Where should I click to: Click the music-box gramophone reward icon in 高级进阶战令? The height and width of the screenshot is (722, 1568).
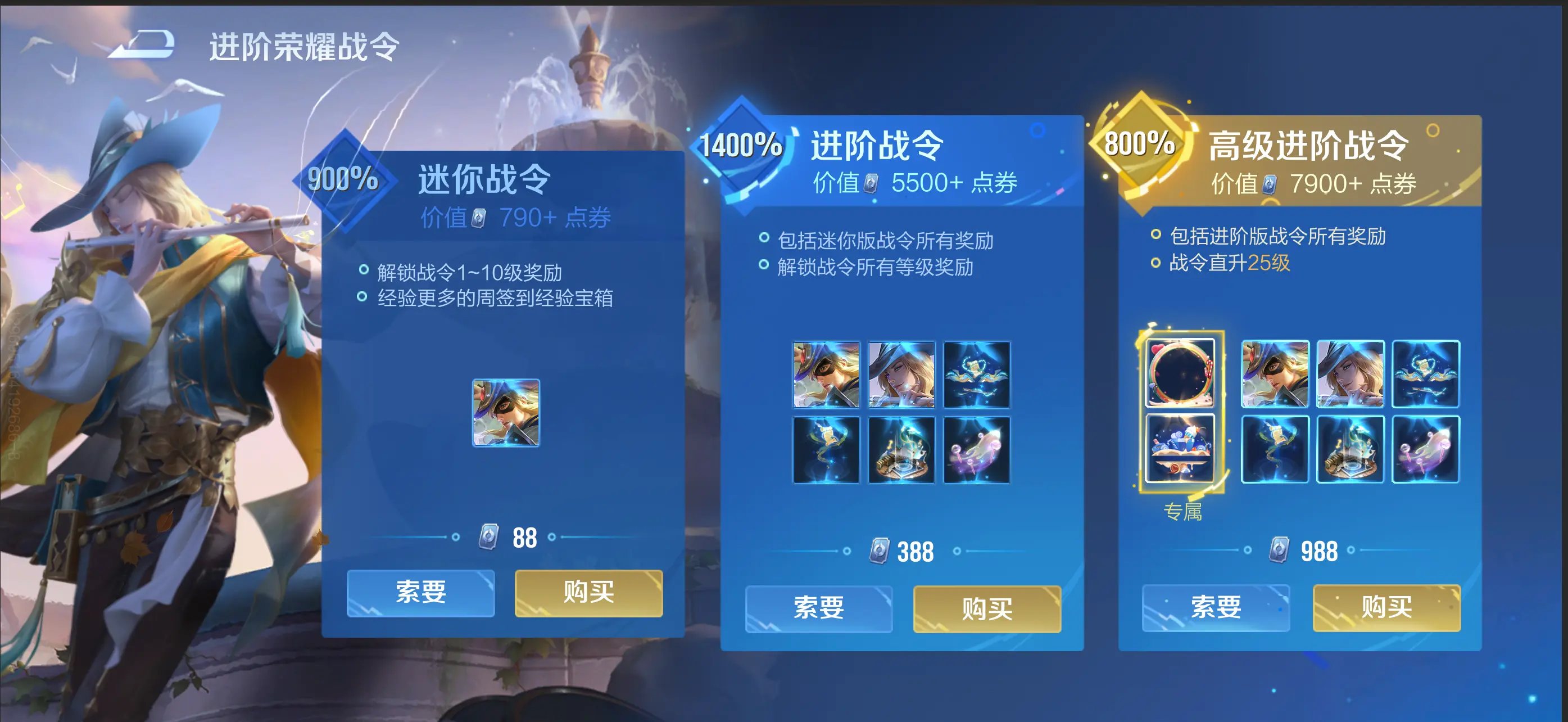point(1350,449)
